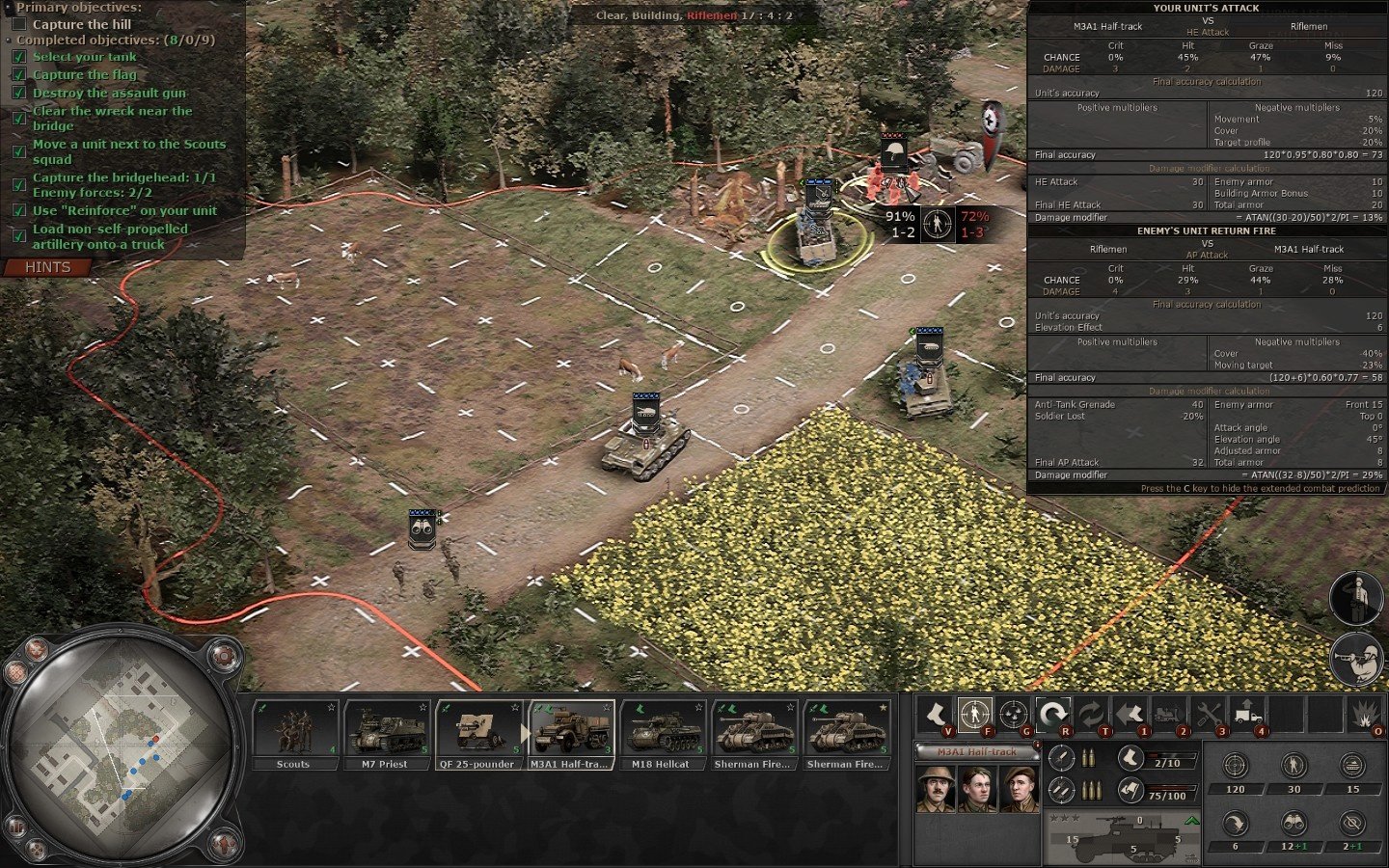This screenshot has width=1389, height=868.
Task: Click the officer portrait button
Action: 1356,598
